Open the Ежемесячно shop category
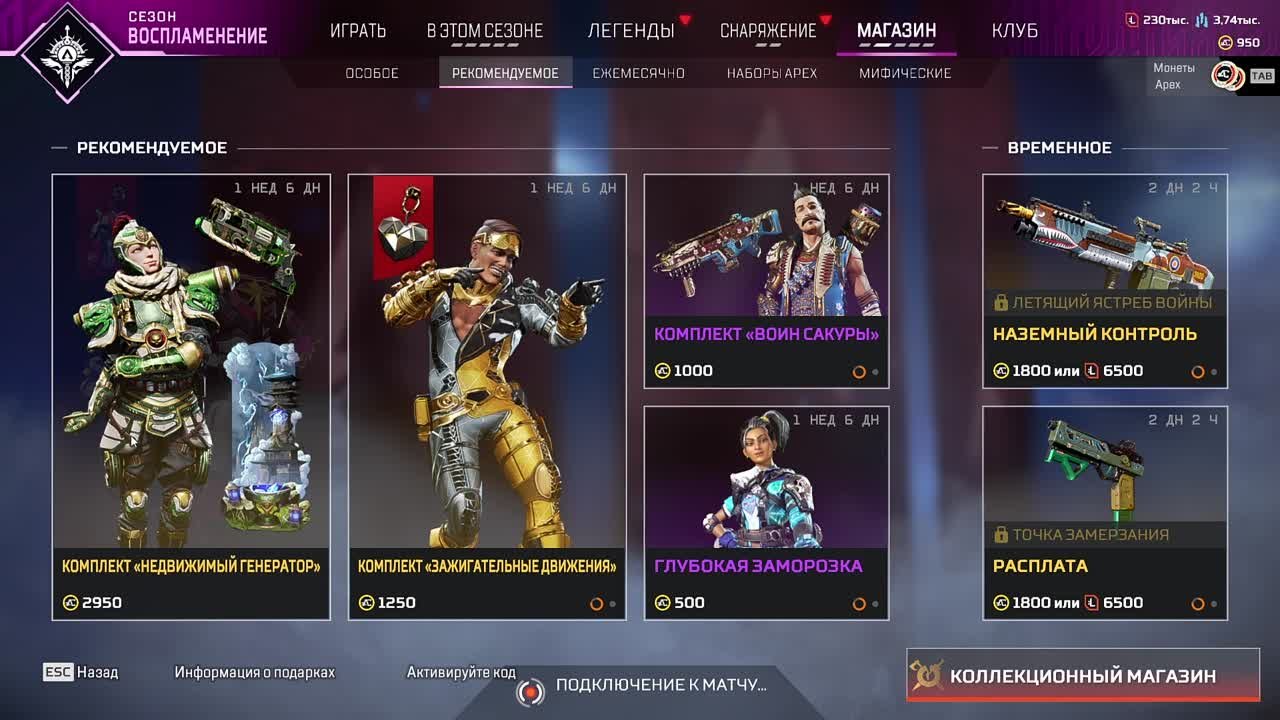Viewport: 1280px width, 720px height. pos(638,73)
